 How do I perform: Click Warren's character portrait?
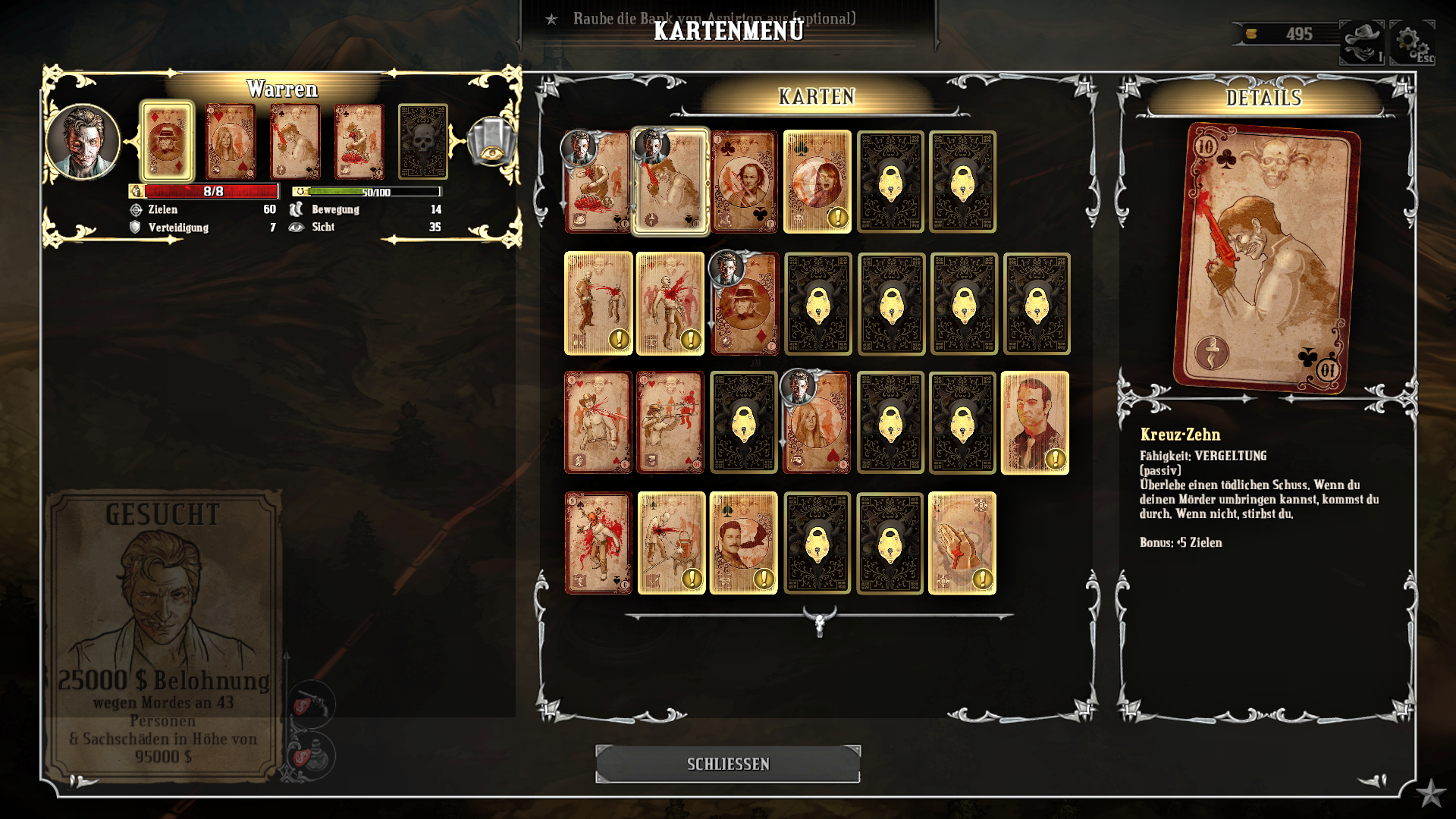tap(83, 142)
